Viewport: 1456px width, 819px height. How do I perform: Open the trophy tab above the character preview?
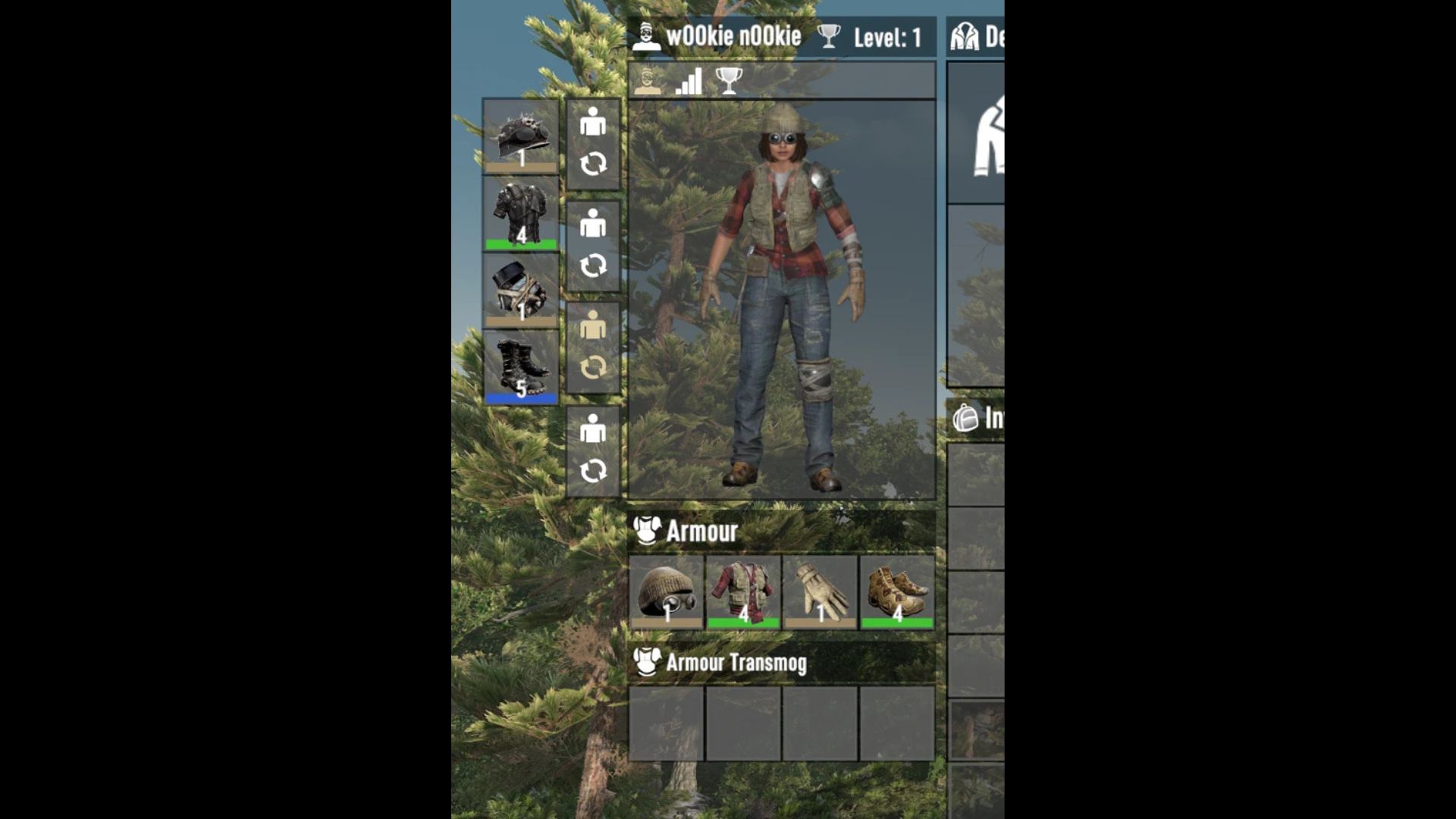tap(728, 80)
